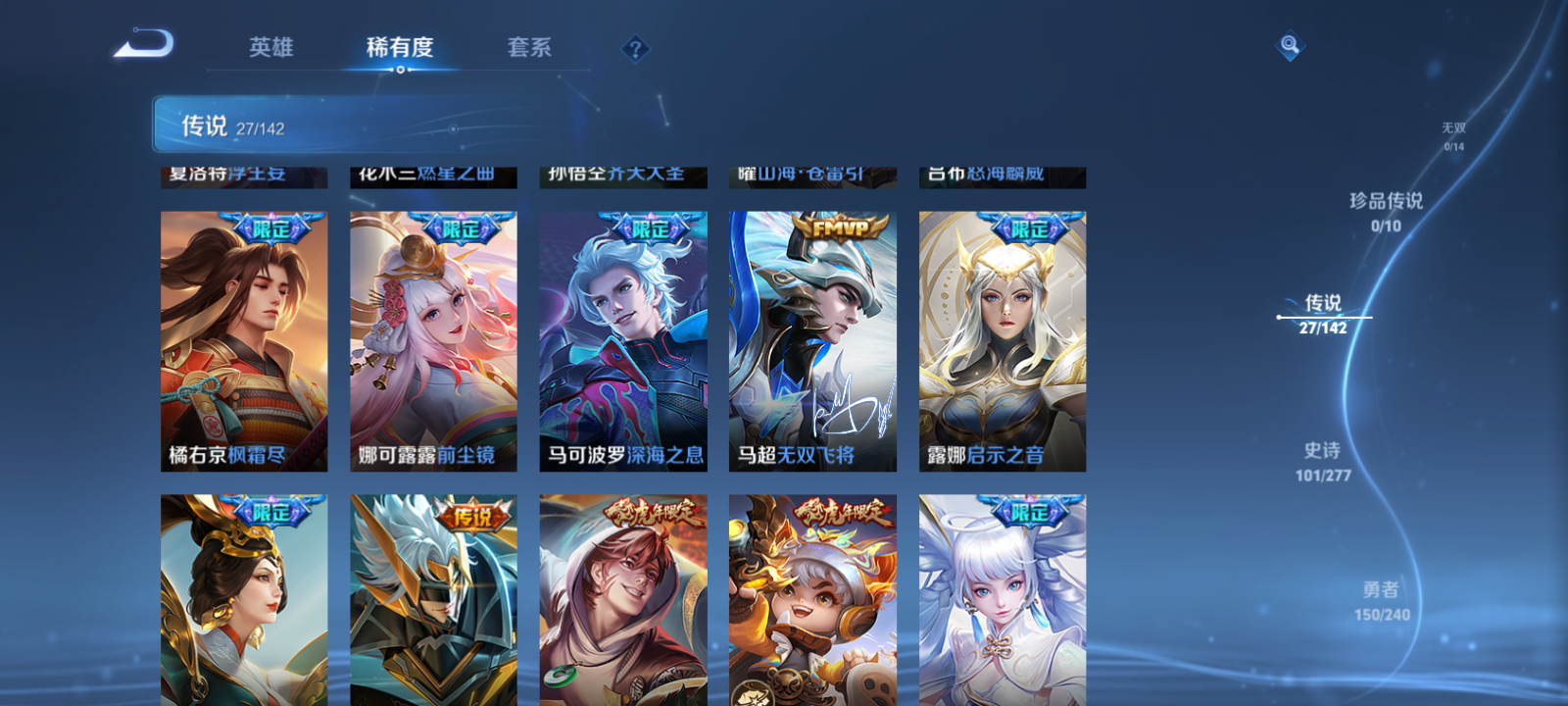The width and height of the screenshot is (1568, 706).
Task: Click the 马可波罗深海之息 skin name
Action: click(x=623, y=456)
